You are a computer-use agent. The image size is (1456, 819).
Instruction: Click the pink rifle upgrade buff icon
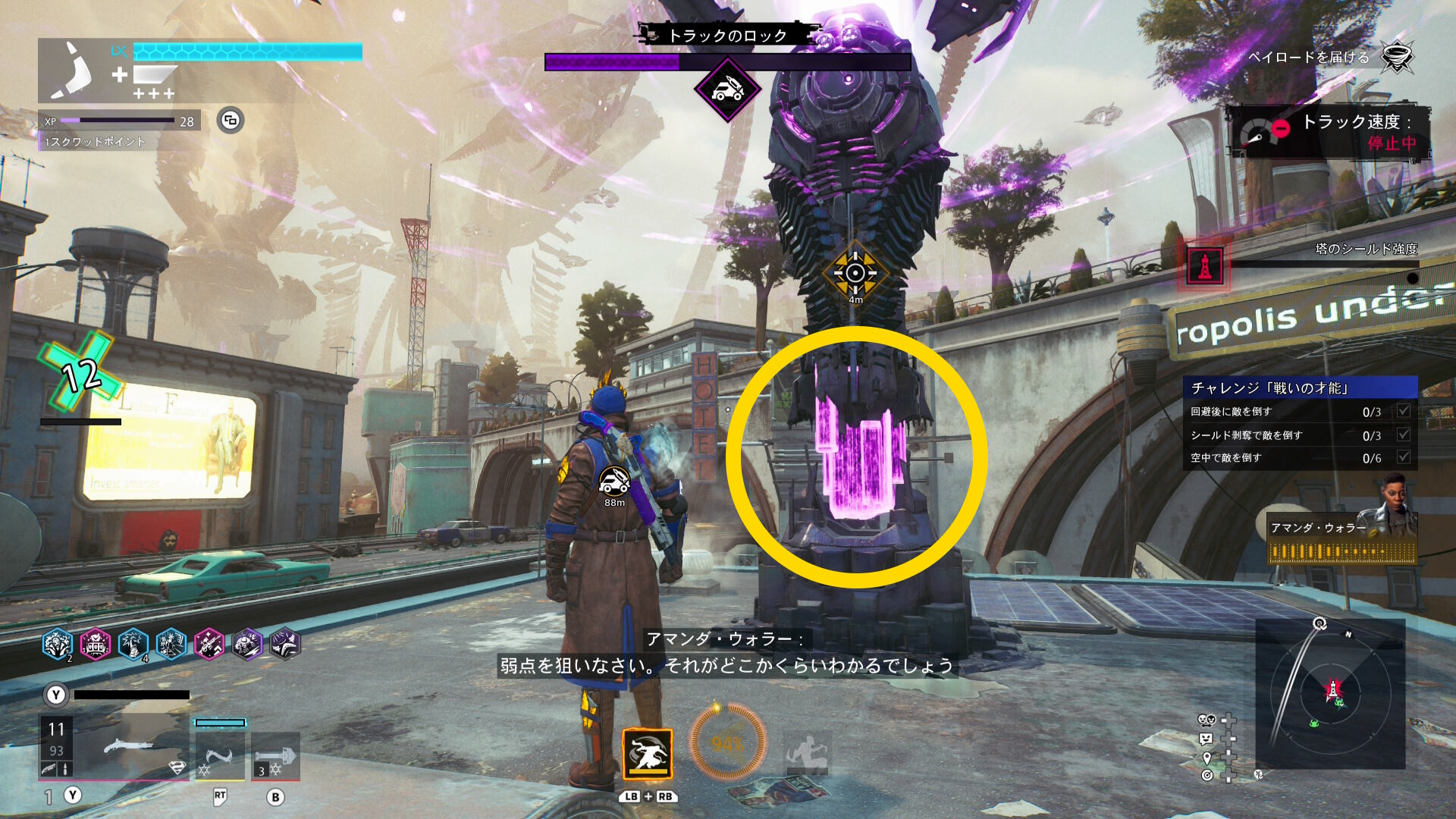point(209,645)
